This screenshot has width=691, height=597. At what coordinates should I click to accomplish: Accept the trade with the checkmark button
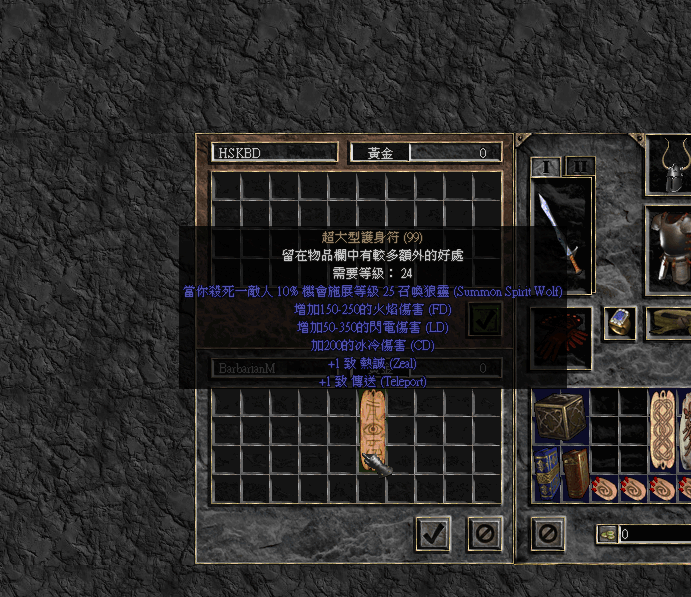[x=432, y=533]
